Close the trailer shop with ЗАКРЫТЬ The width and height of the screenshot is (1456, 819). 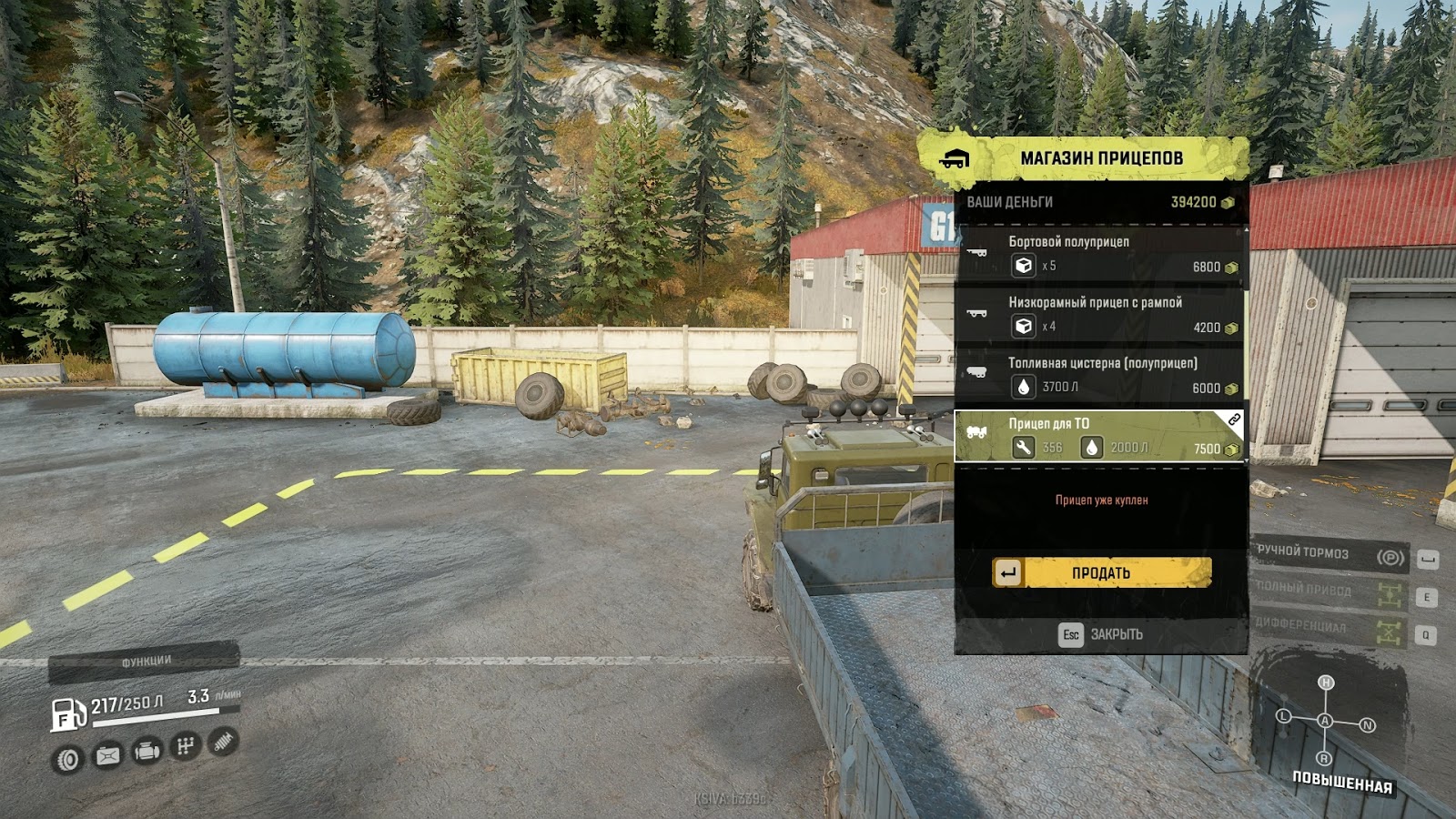(1101, 634)
